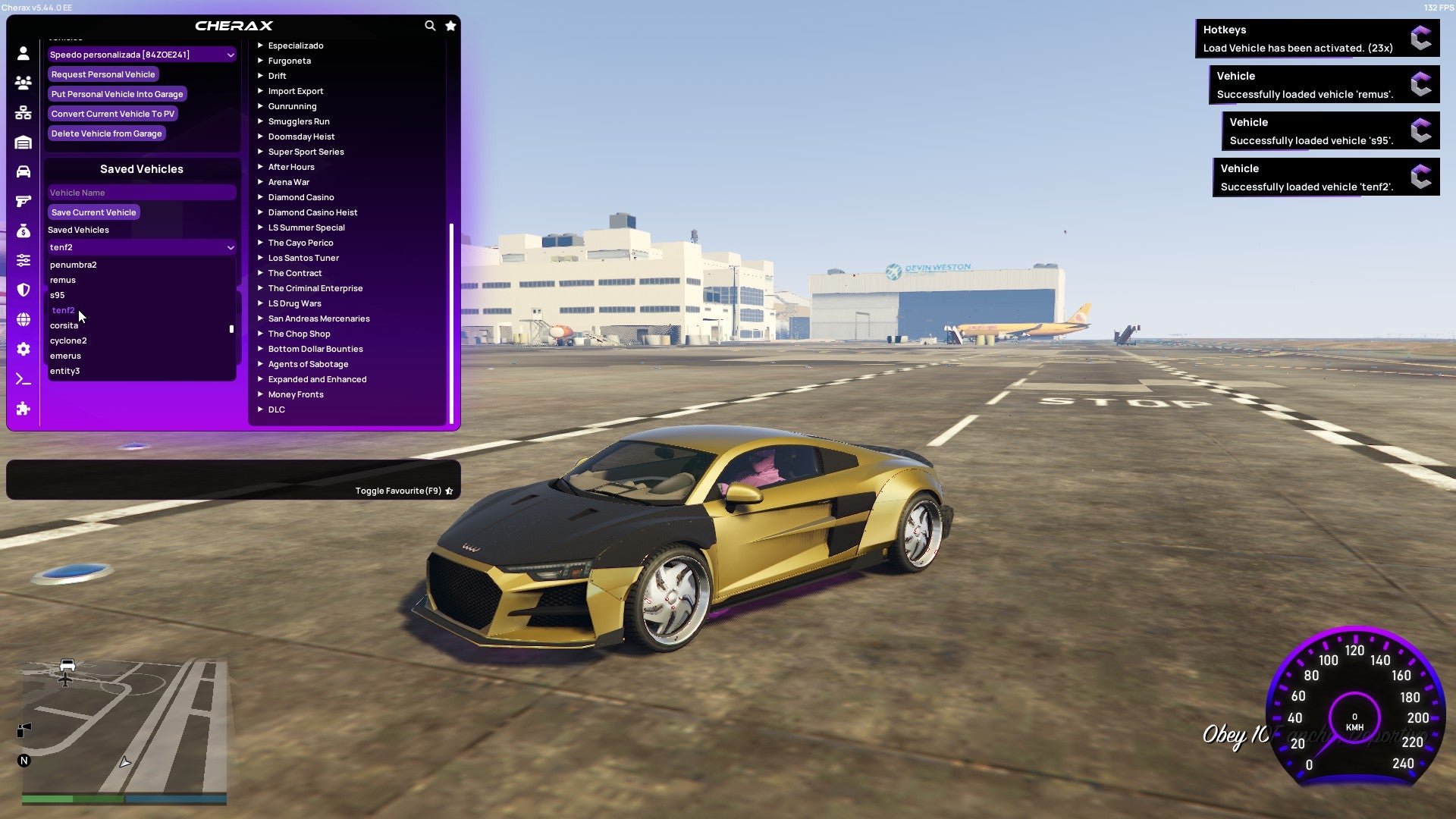
Task: Expand the Los Santos Tuner category
Action: [x=303, y=258]
